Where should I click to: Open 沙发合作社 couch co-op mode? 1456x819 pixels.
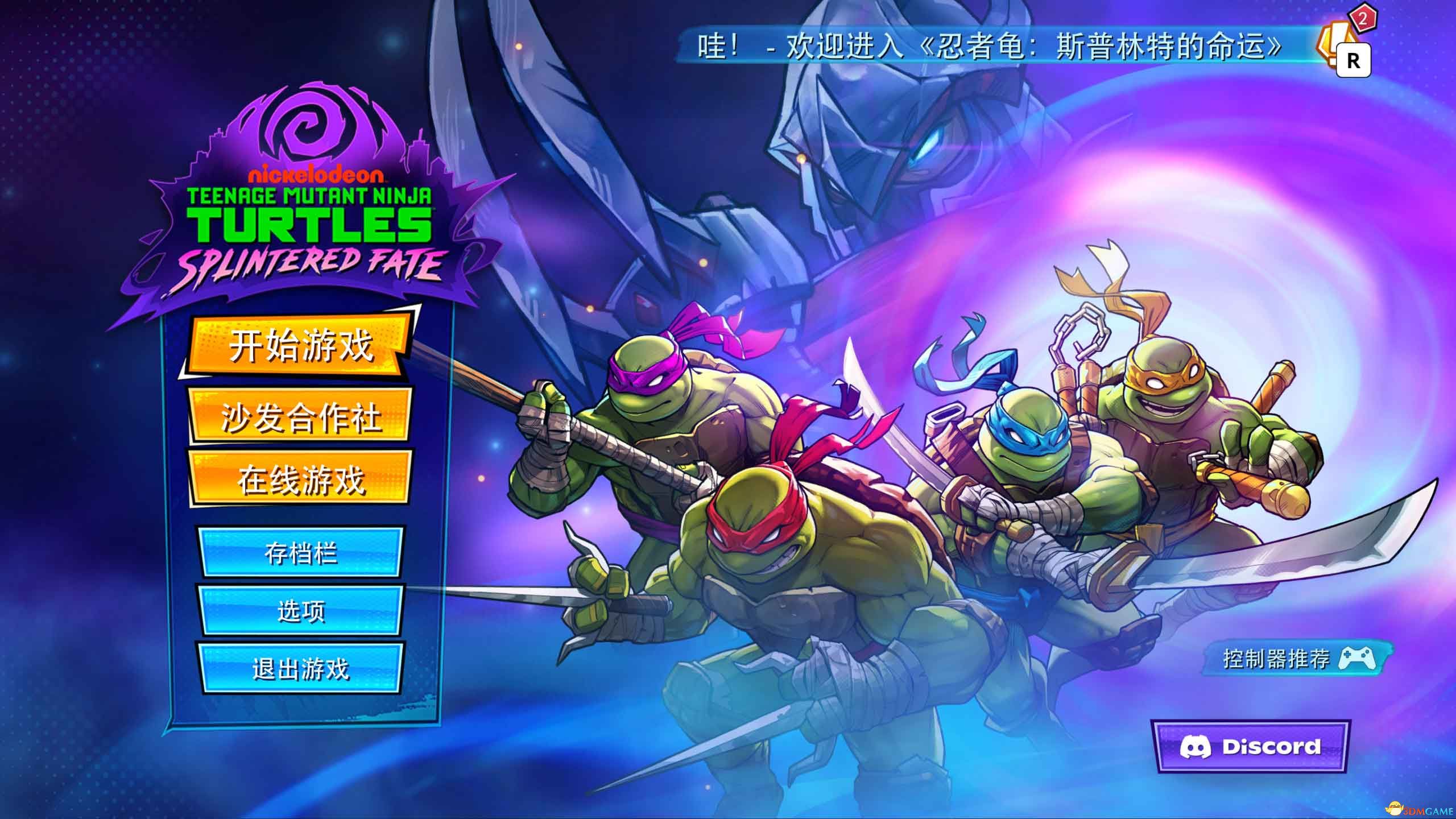(300, 417)
